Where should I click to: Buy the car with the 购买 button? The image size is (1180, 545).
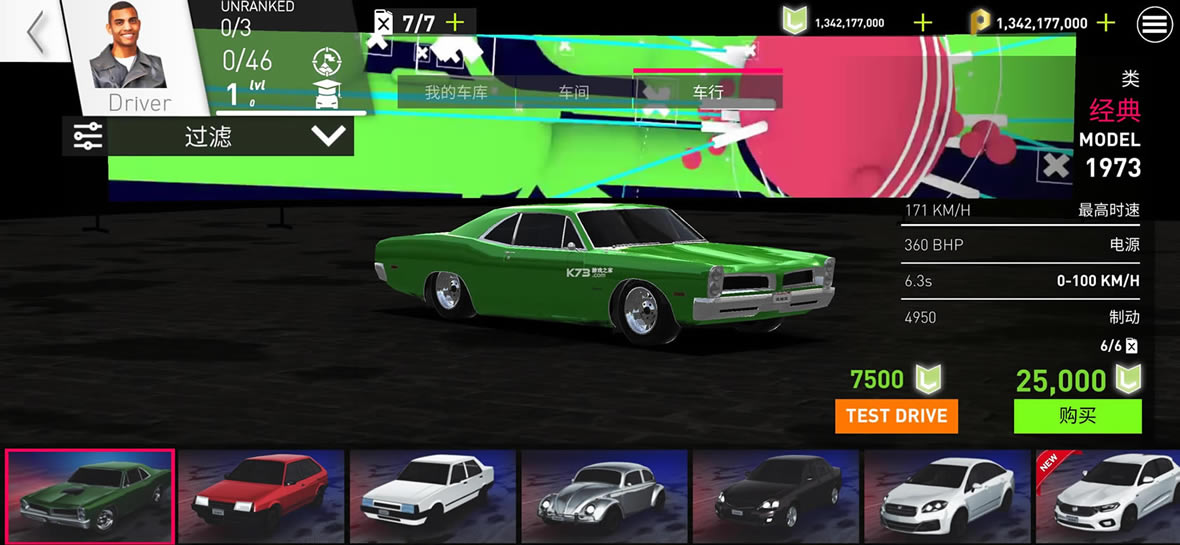tap(1077, 416)
